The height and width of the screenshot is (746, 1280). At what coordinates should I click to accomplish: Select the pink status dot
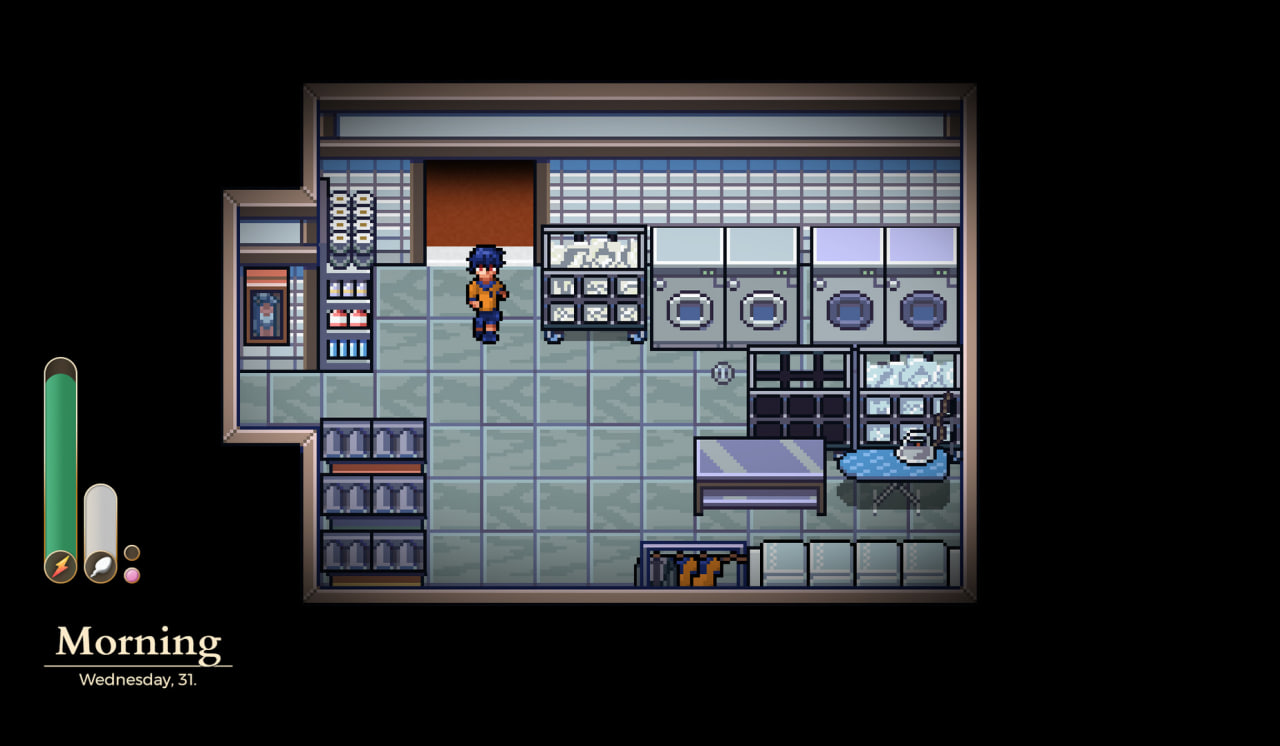click(132, 575)
